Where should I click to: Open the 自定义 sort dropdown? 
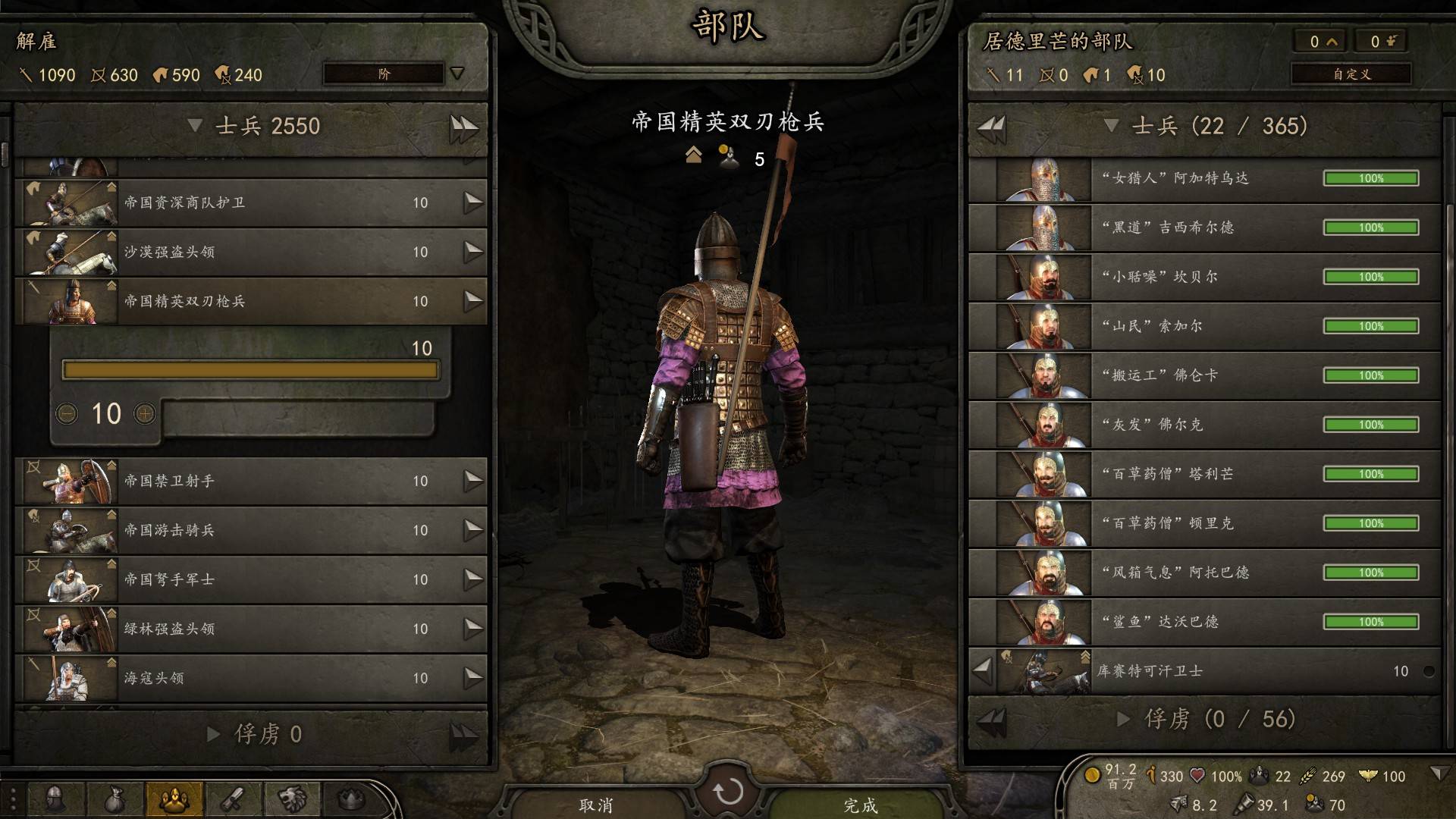[1351, 74]
